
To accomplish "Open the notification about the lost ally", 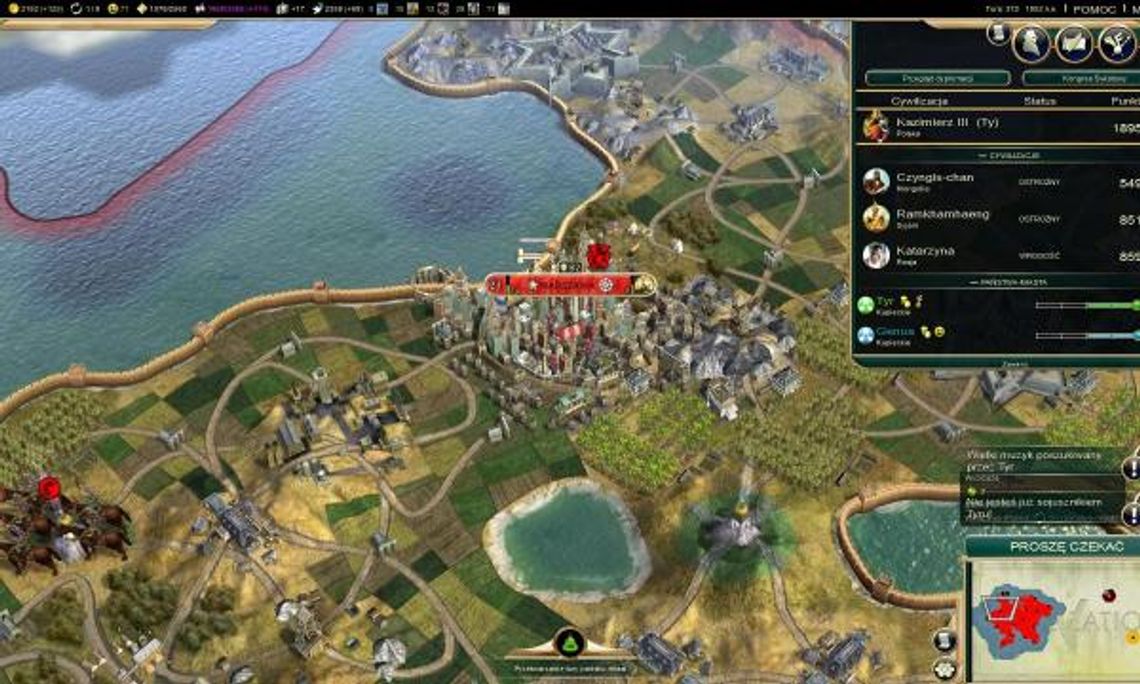I will (x=1040, y=508).
